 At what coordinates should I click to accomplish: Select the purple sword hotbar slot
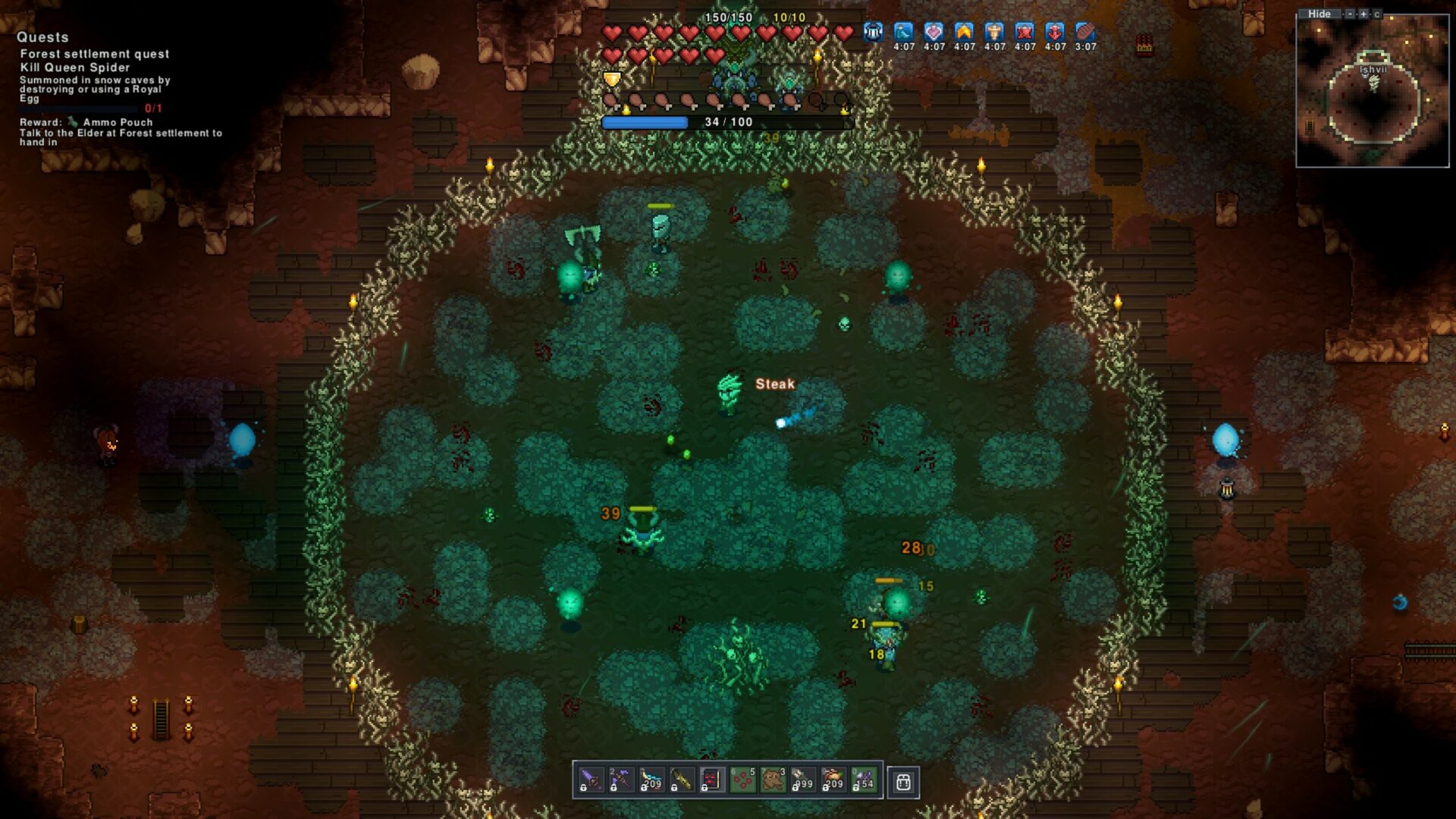591,780
